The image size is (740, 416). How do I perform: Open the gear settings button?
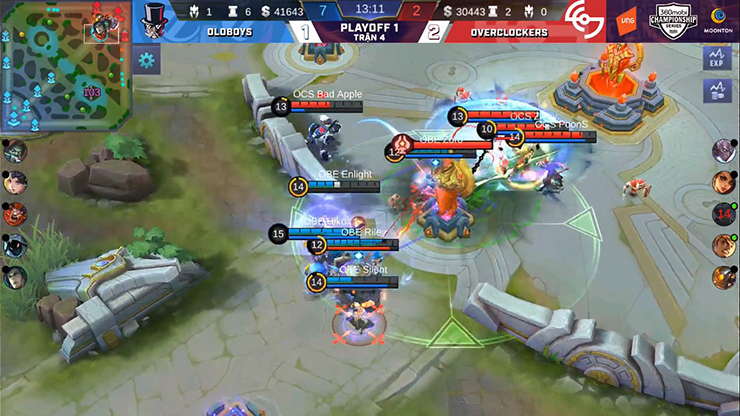pos(147,60)
